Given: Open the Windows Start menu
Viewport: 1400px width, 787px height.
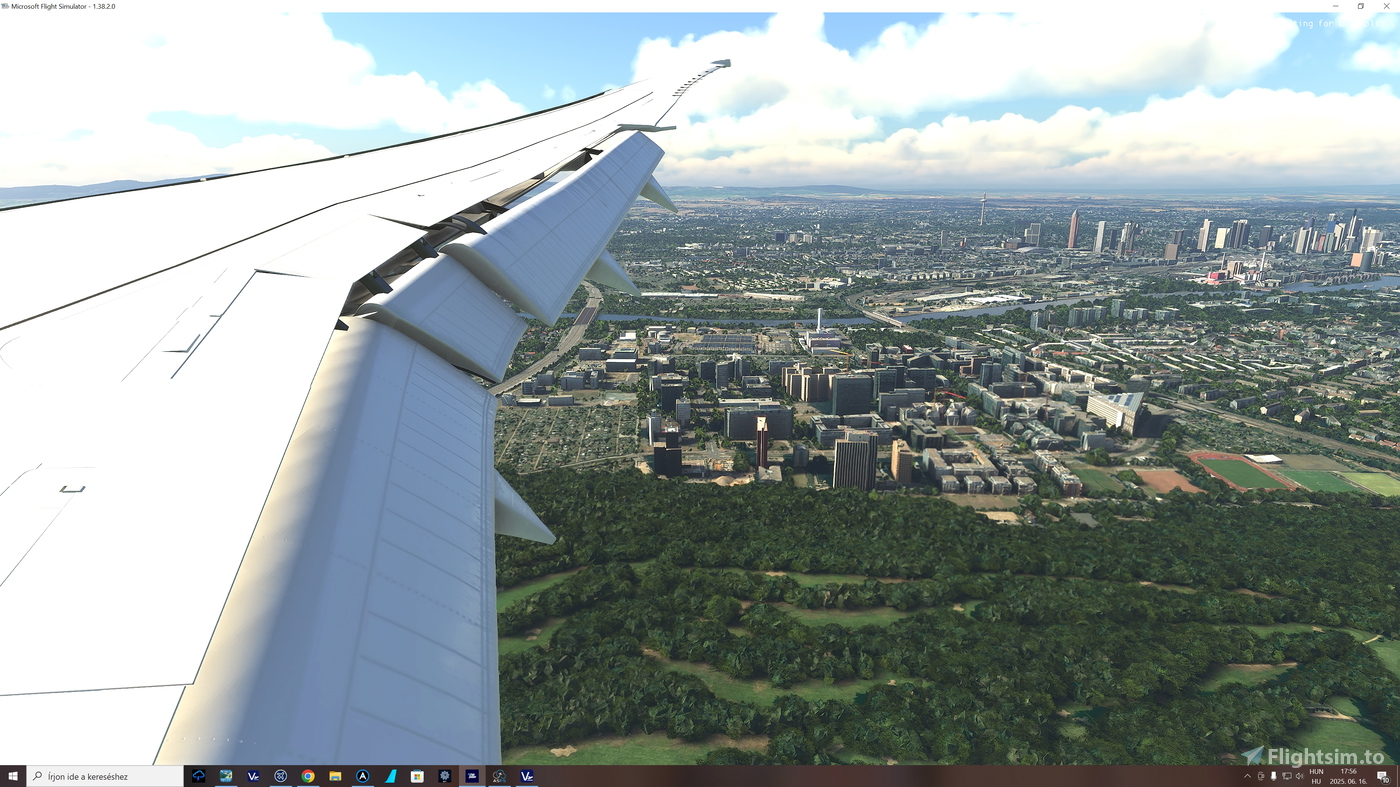Looking at the screenshot, I should point(12,775).
